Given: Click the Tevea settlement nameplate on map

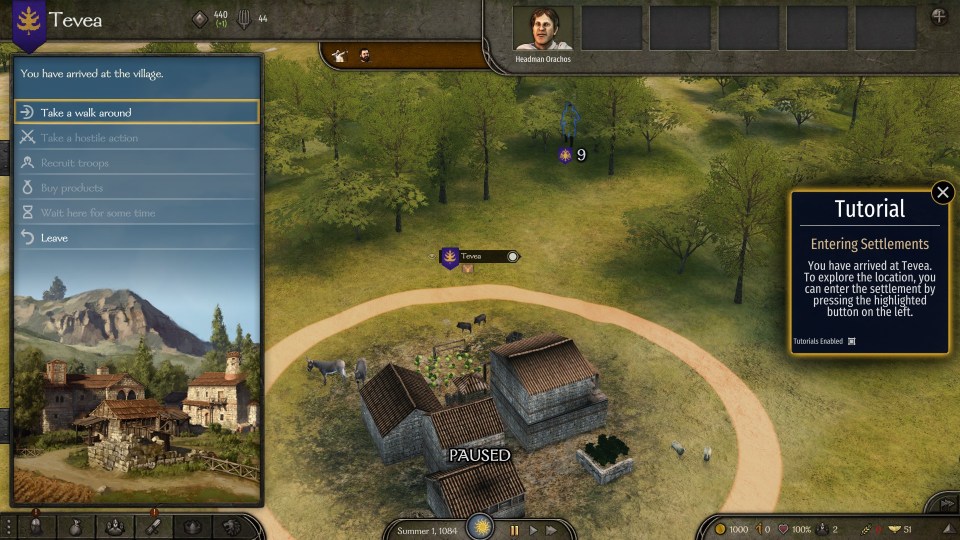Looking at the screenshot, I should click(479, 257).
